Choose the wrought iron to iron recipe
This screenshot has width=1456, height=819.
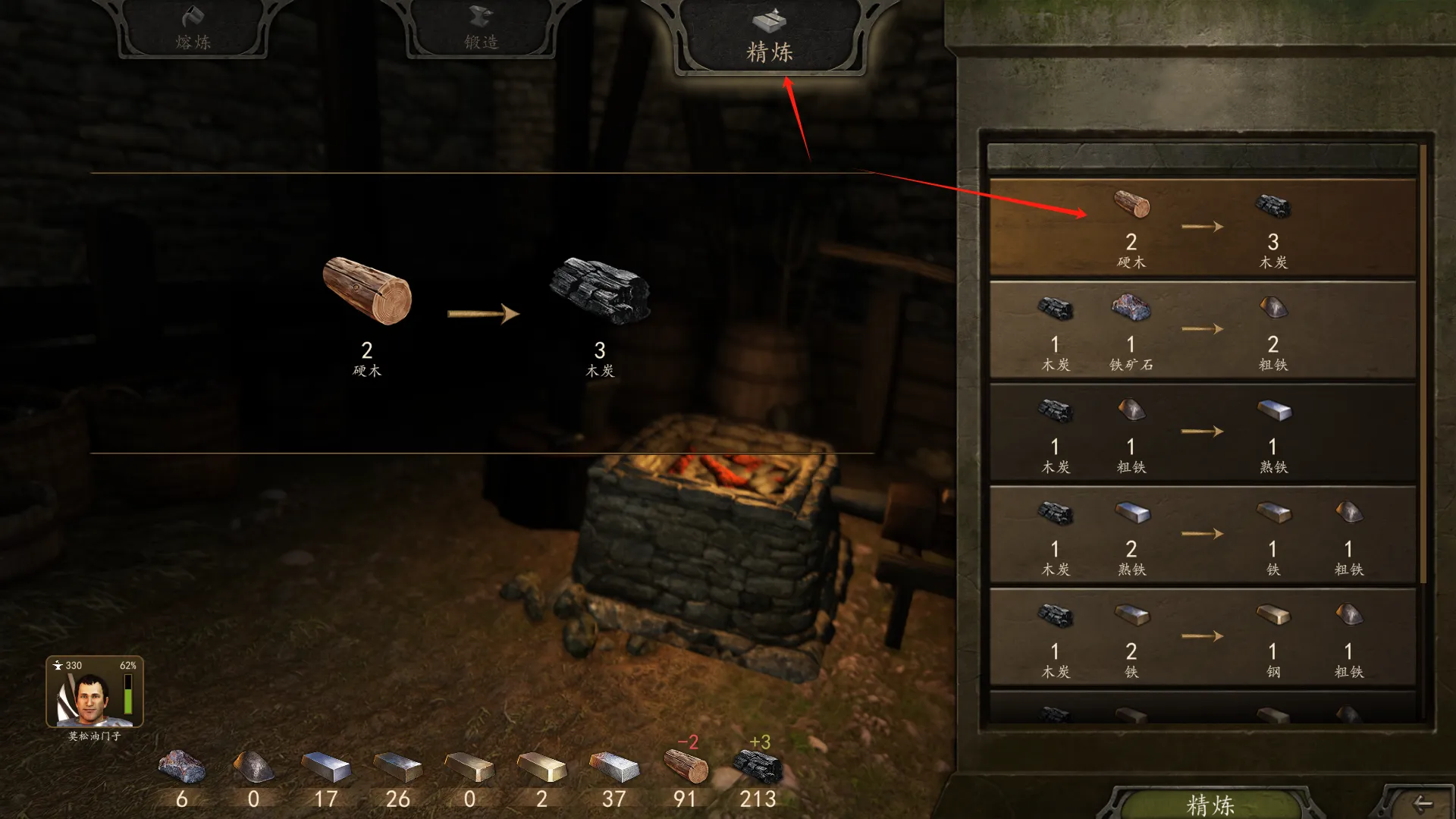tap(1202, 535)
